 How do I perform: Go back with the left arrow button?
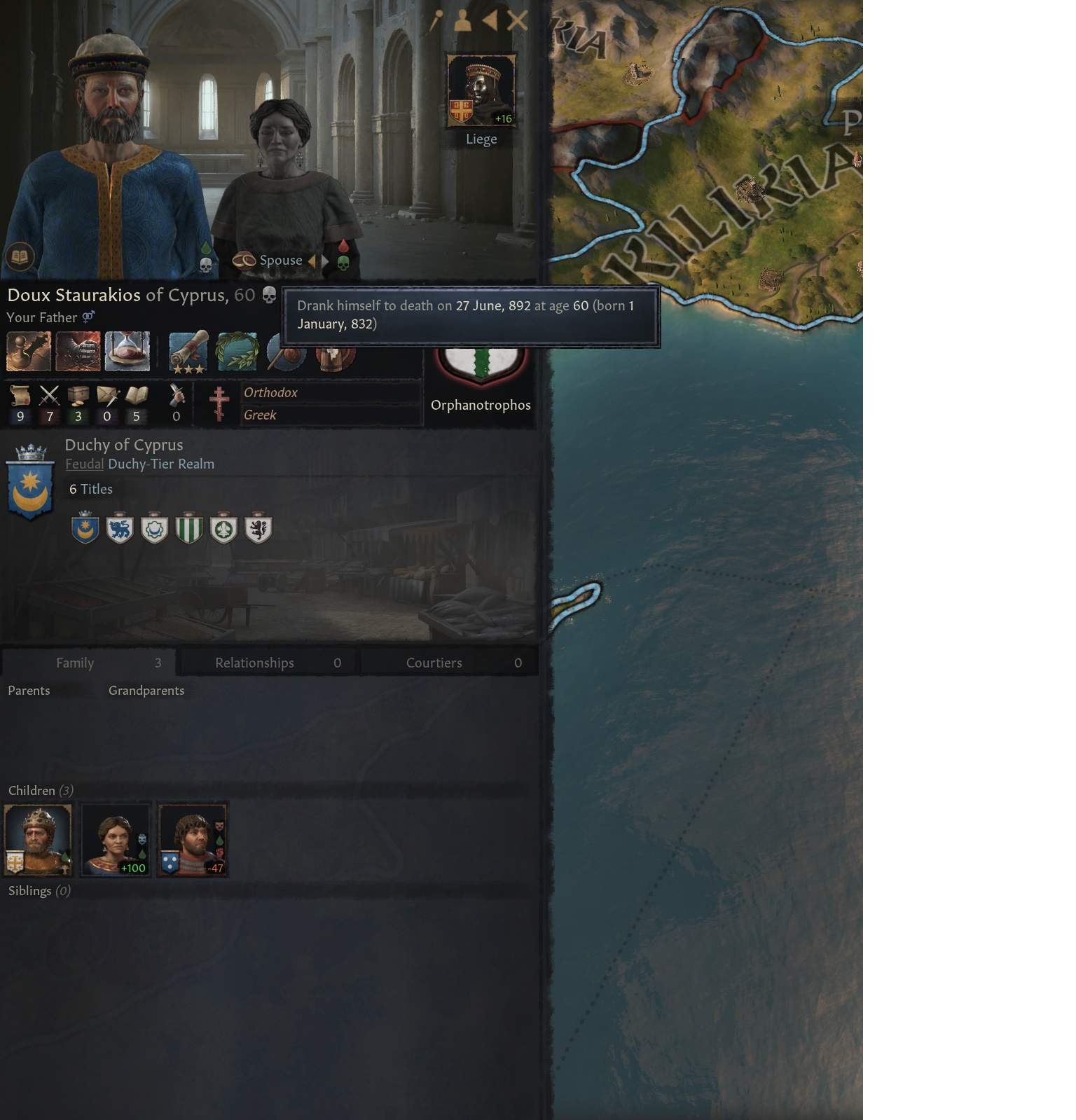pos(490,21)
